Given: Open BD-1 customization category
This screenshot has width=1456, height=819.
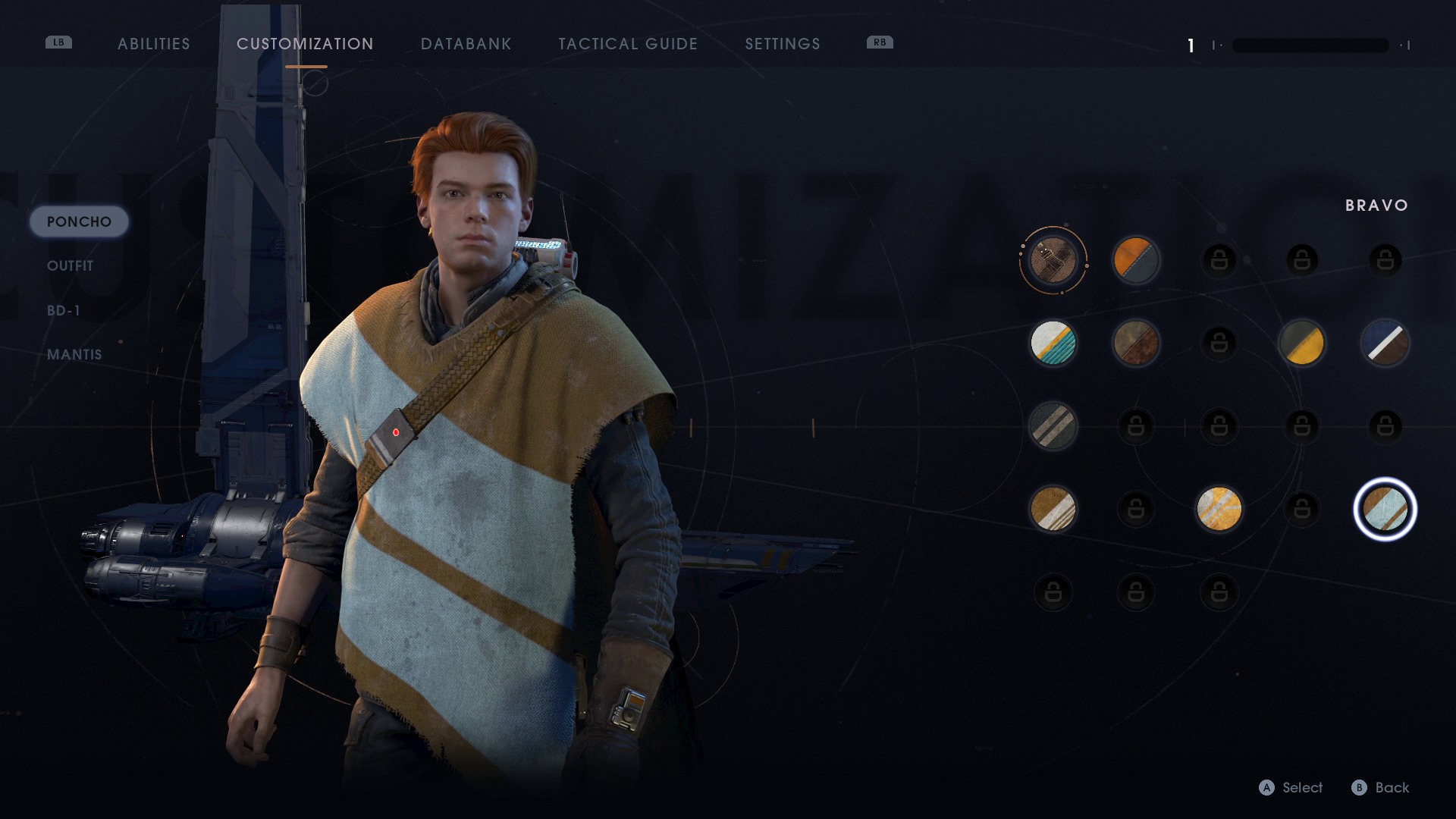Looking at the screenshot, I should point(64,310).
